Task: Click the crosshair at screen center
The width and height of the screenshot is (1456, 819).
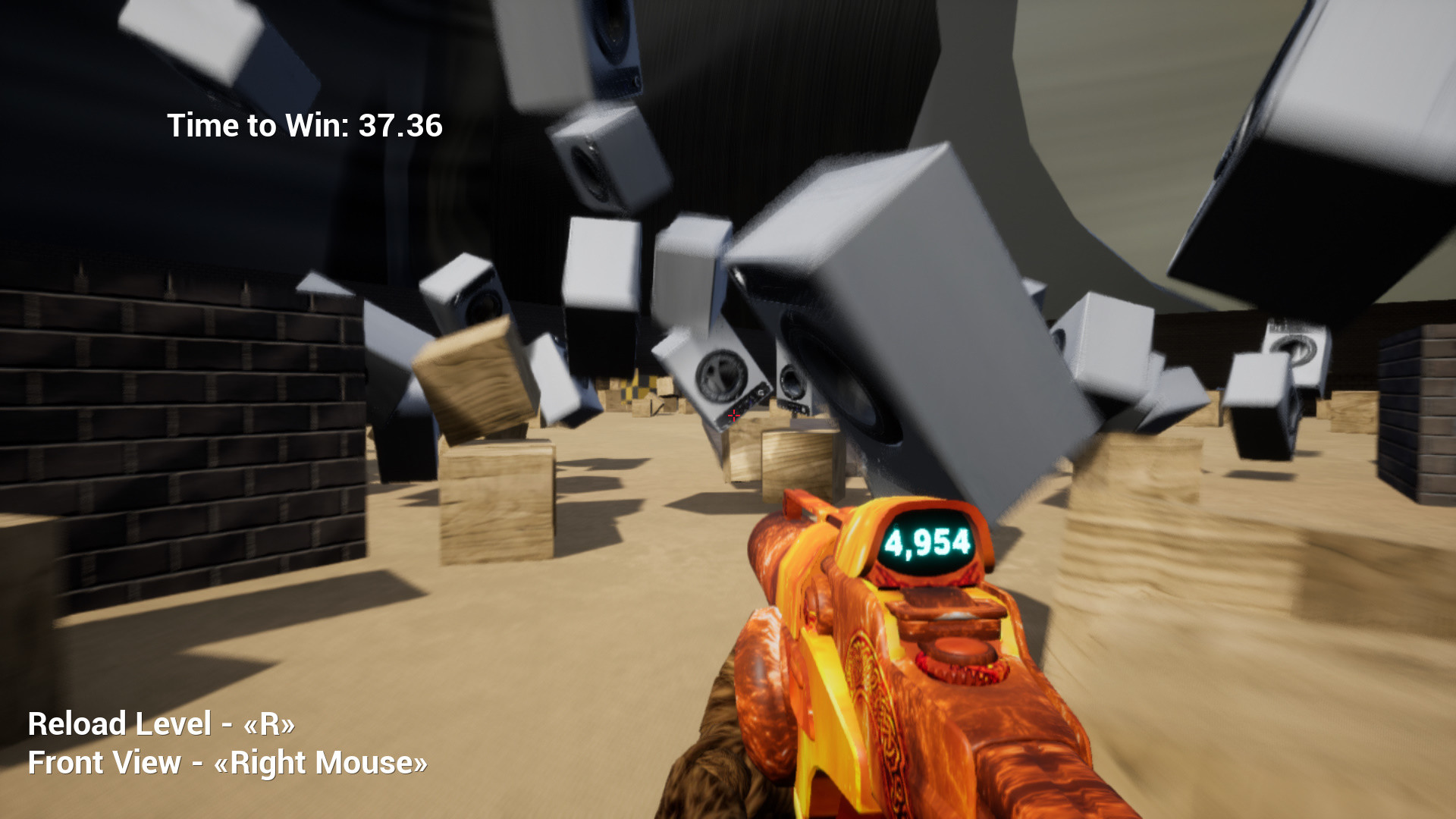Action: pos(733,416)
